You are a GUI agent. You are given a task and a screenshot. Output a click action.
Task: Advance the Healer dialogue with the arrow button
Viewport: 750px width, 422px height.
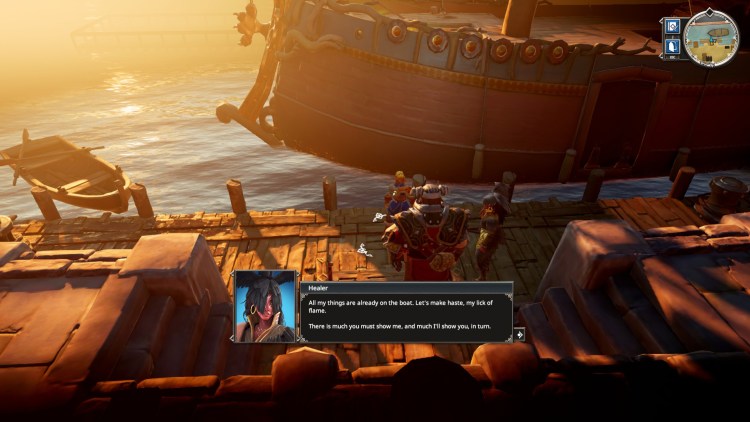519,334
